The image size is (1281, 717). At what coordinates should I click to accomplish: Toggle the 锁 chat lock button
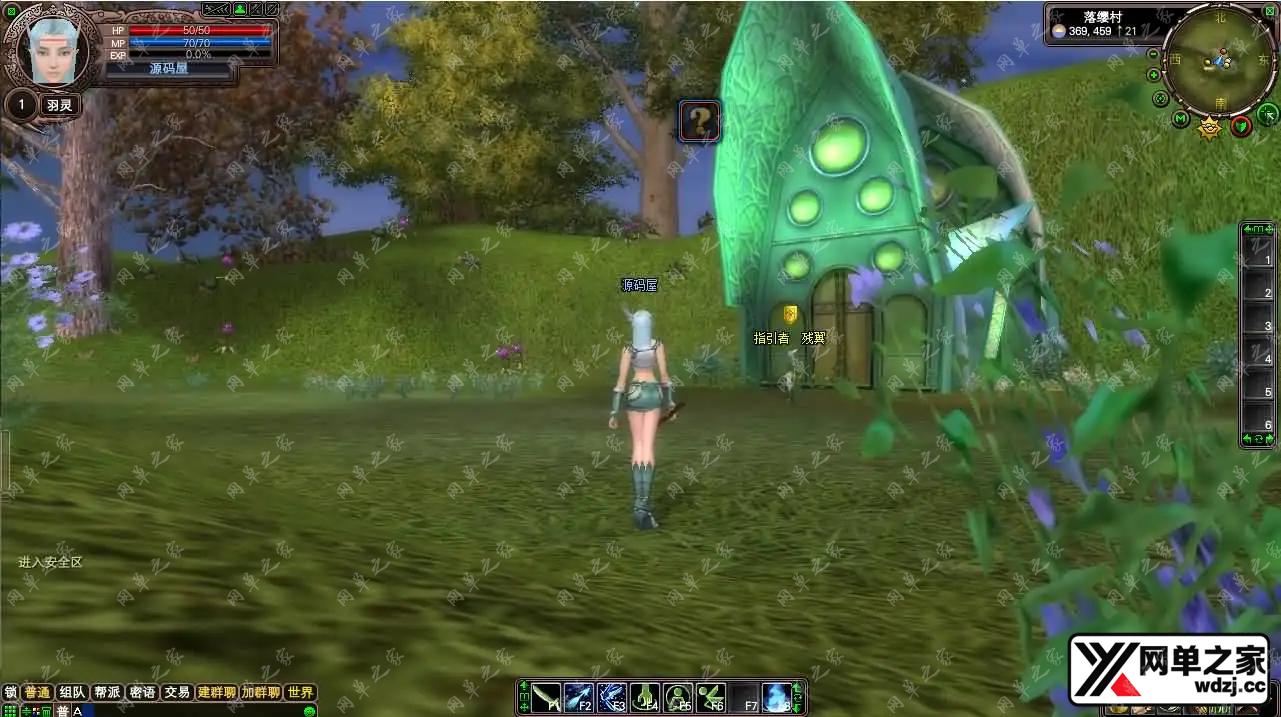point(10,692)
